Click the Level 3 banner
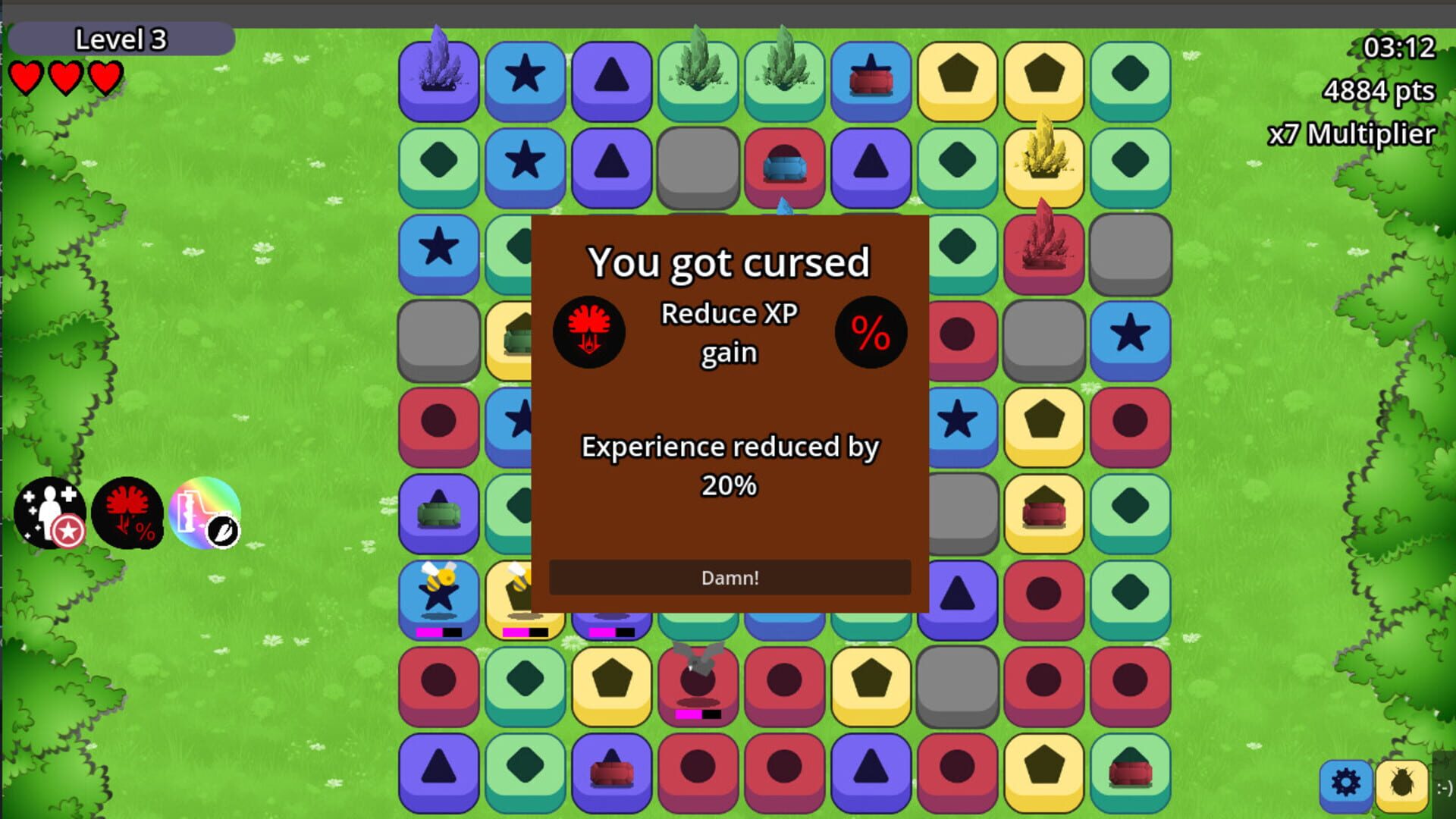The image size is (1456, 819). click(x=121, y=38)
